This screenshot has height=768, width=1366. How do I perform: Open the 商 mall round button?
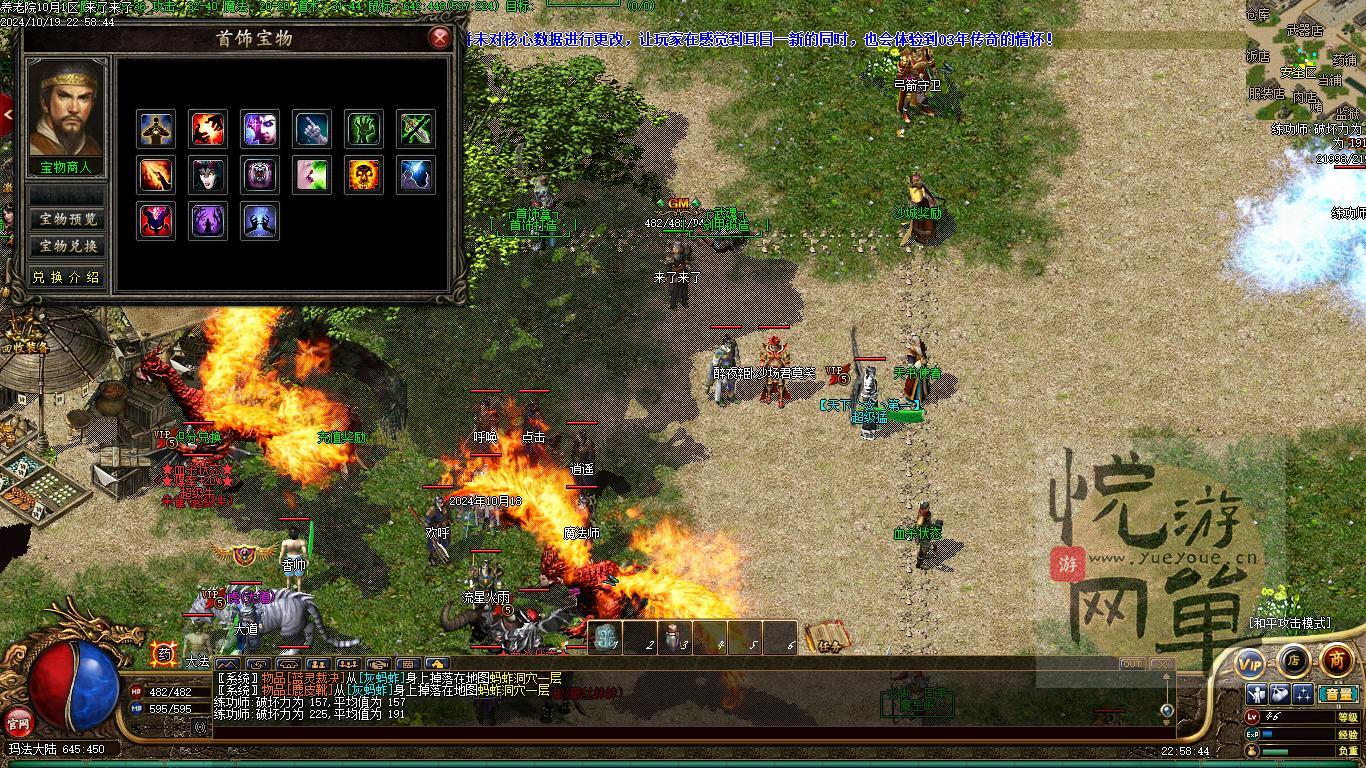(x=1336, y=660)
